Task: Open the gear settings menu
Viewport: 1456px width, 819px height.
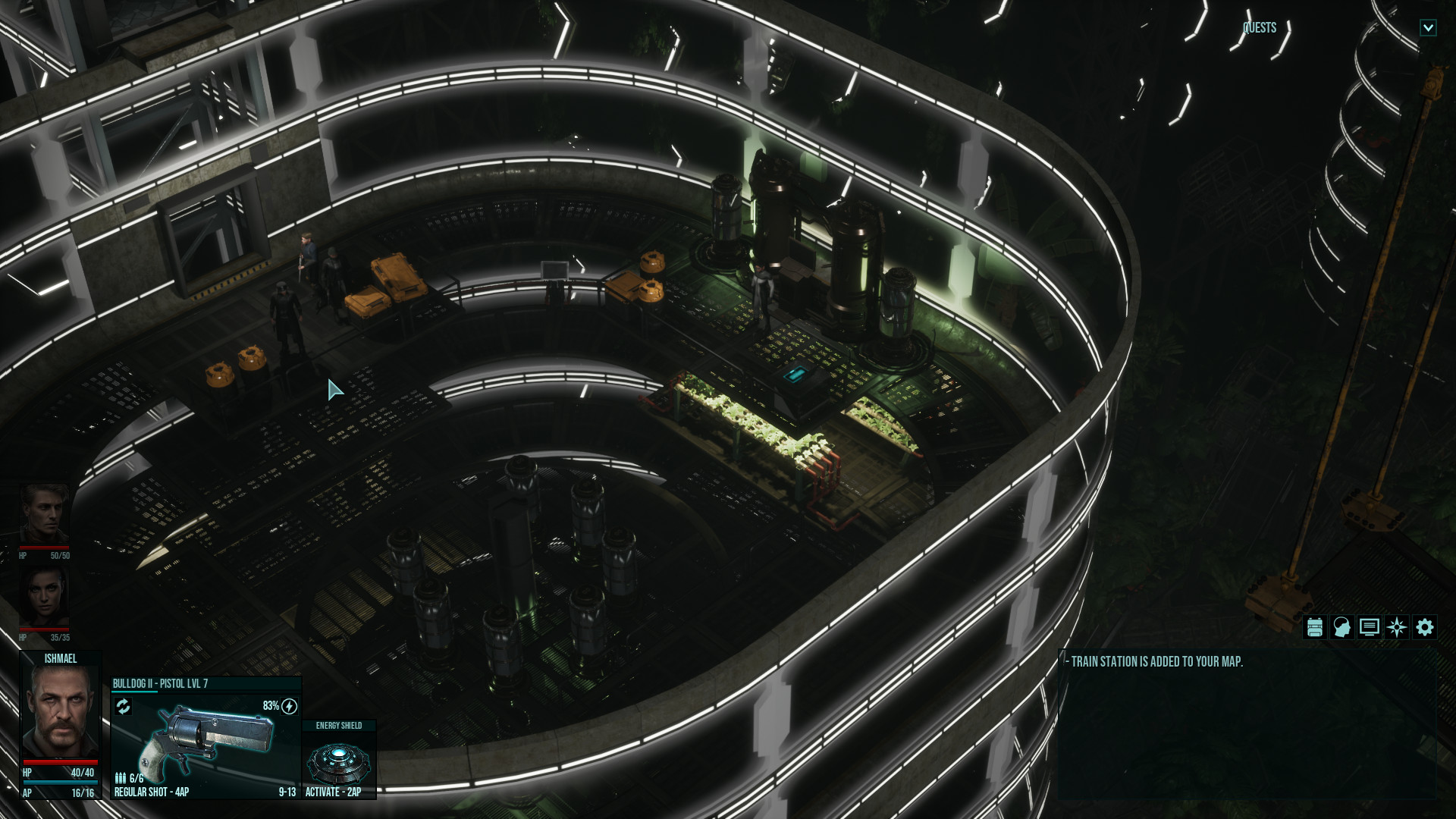Action: coord(1425,627)
